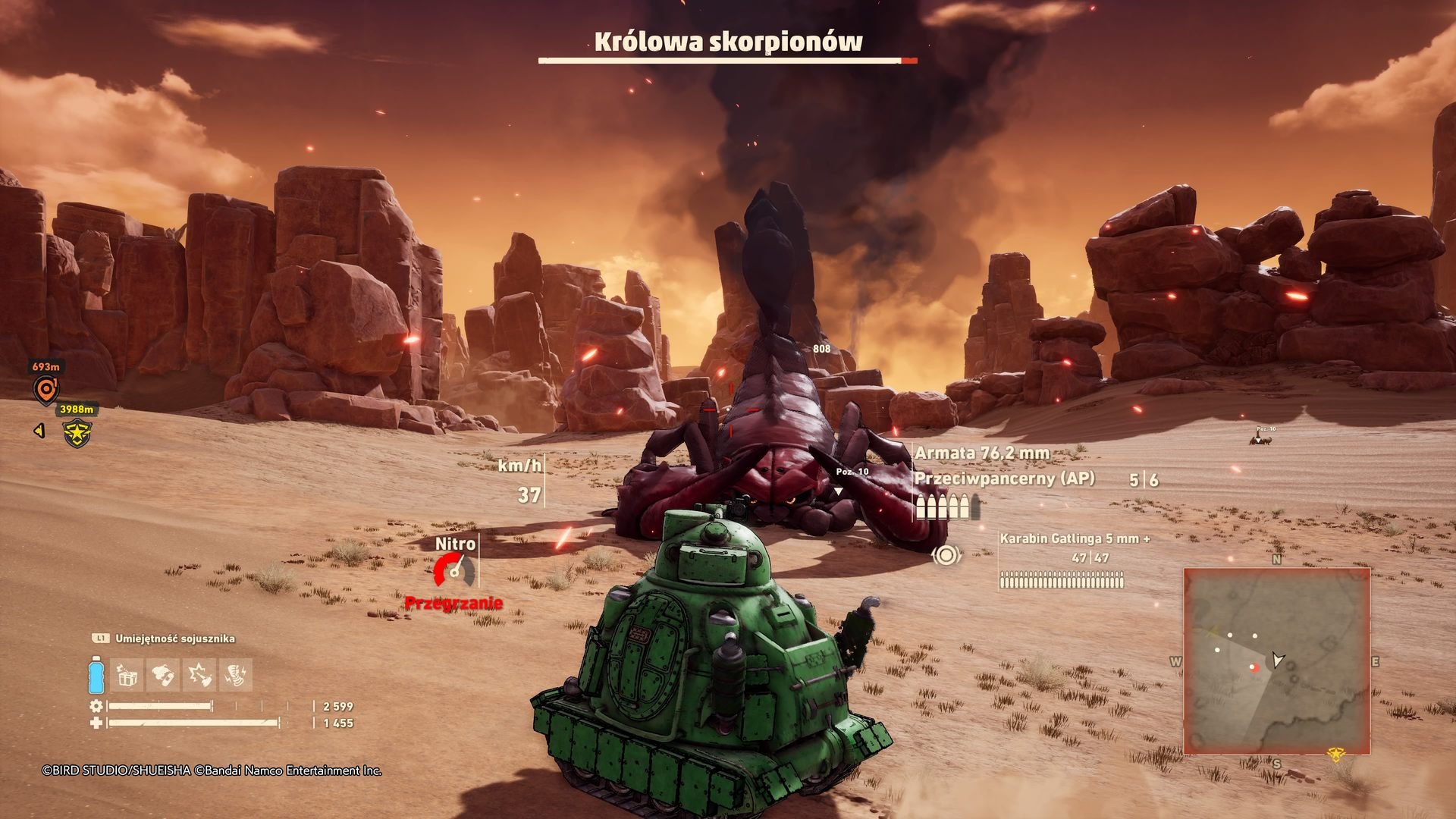1456x819 pixels.
Task: Select the blue water bottle item
Action: [96, 674]
